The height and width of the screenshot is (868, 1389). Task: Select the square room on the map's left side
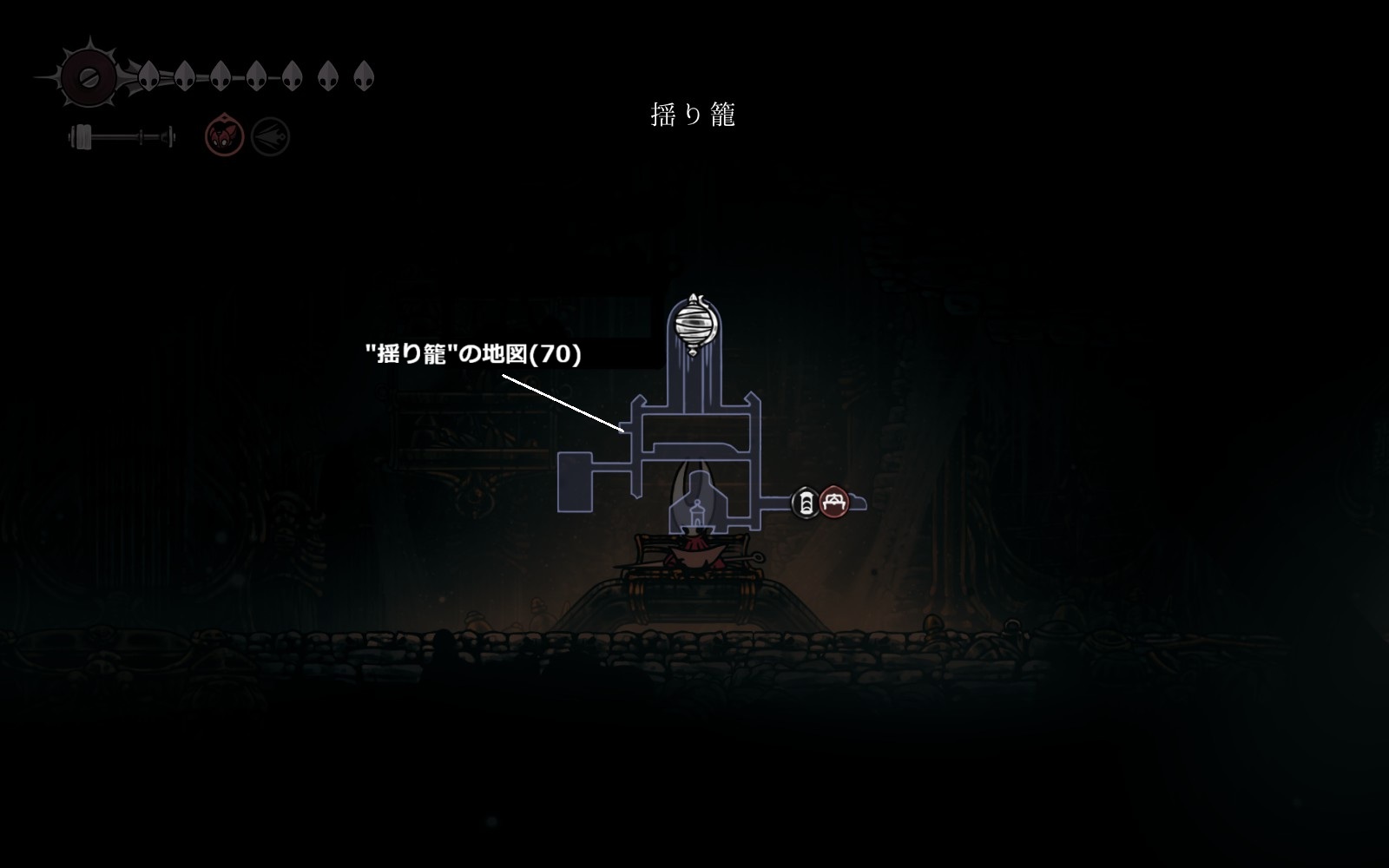[575, 482]
